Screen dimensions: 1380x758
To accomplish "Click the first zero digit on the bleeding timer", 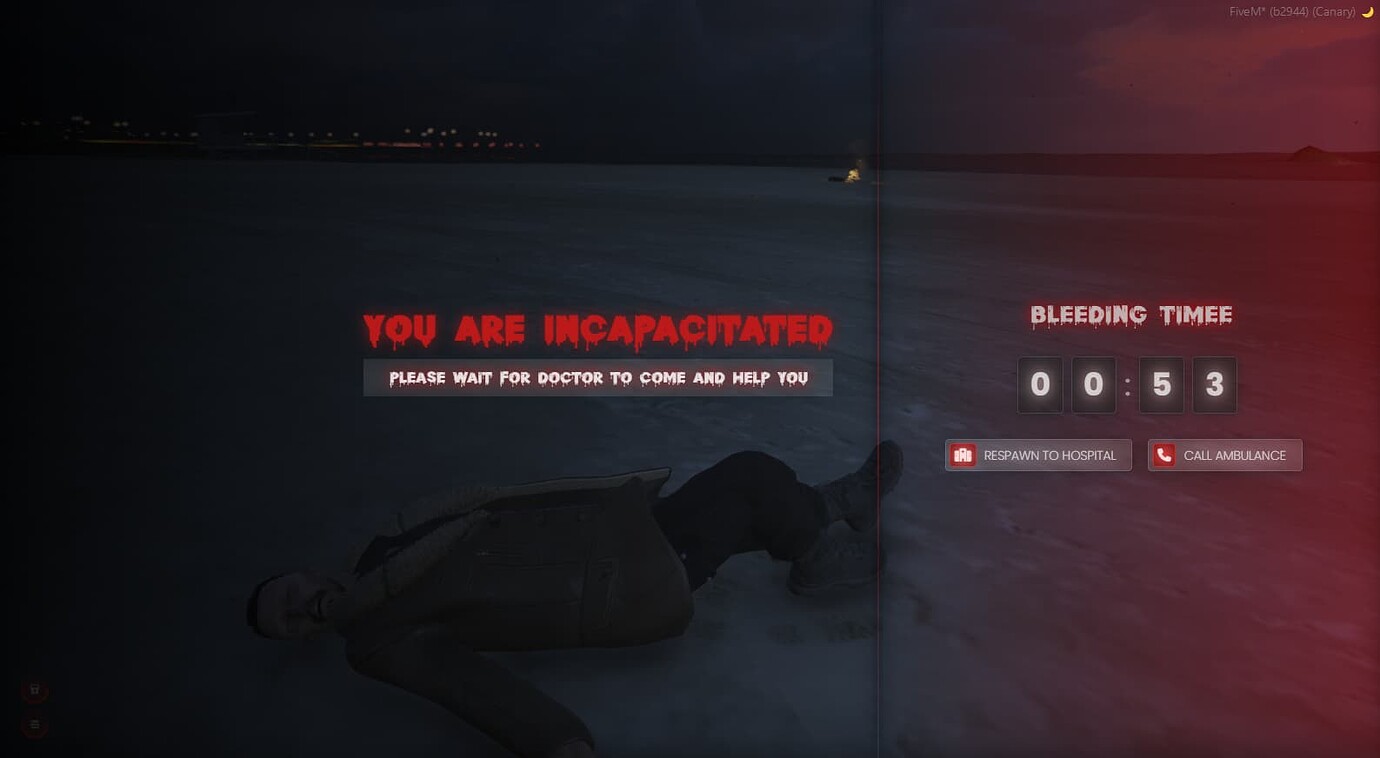I will click(x=1040, y=385).
